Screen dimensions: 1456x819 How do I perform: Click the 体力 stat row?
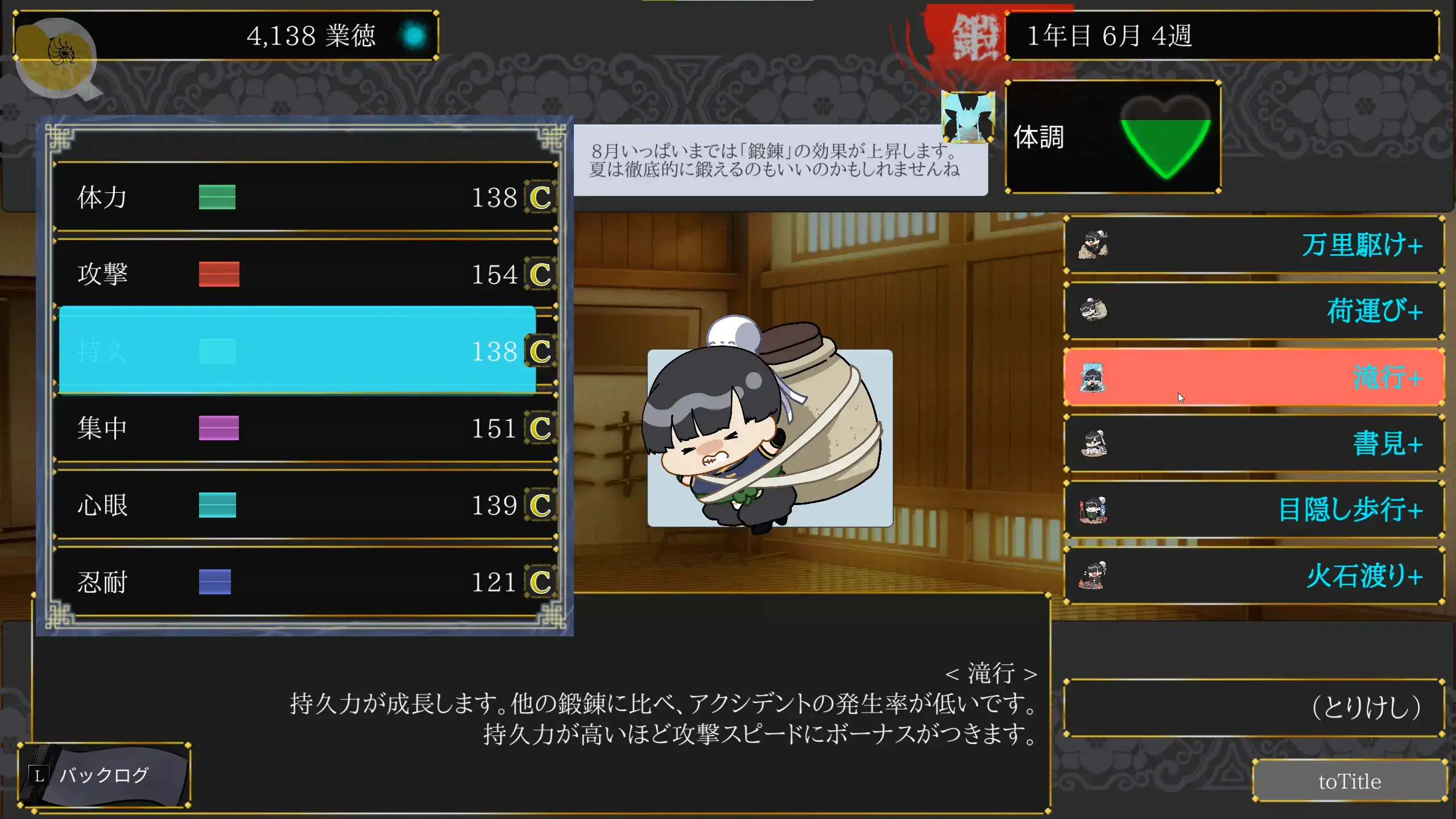(x=305, y=197)
